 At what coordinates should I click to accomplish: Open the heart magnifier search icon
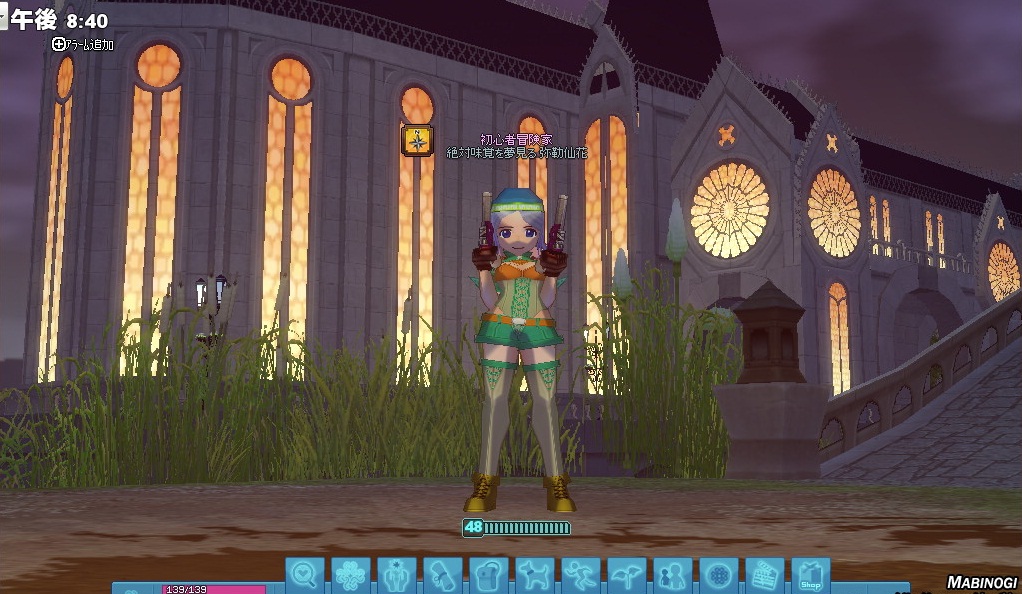pos(305,575)
